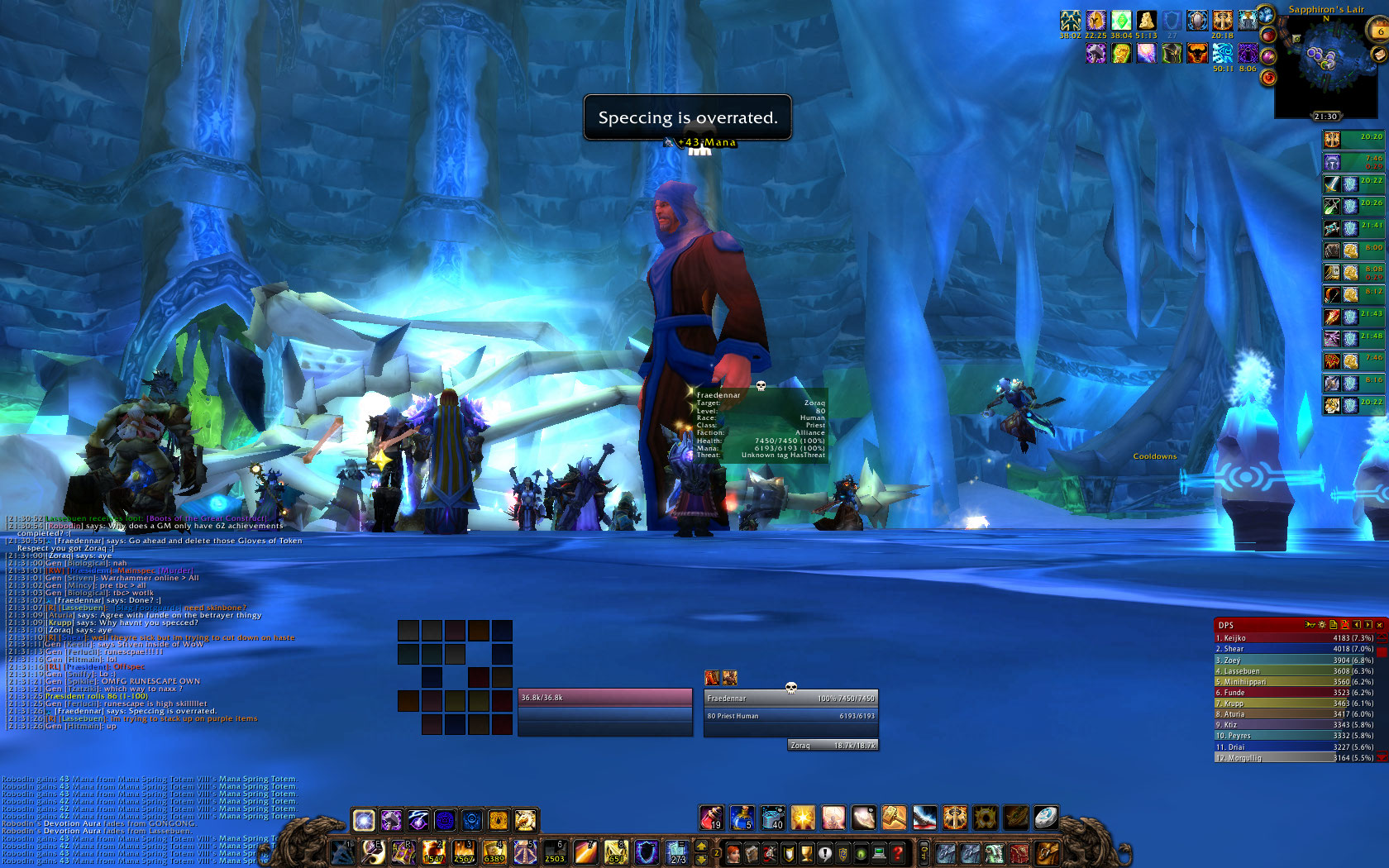The width and height of the screenshot is (1389, 868).
Task: Open the backpack bag slot
Action: (x=1046, y=851)
